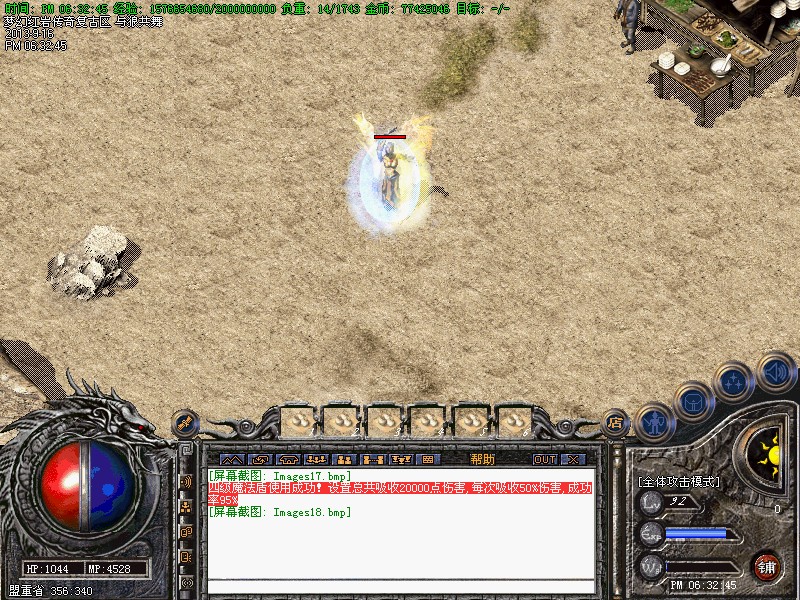Toggle the 全体攻击模式 attack mode label
Image resolution: width=800 pixels, height=600 pixels.
point(679,481)
